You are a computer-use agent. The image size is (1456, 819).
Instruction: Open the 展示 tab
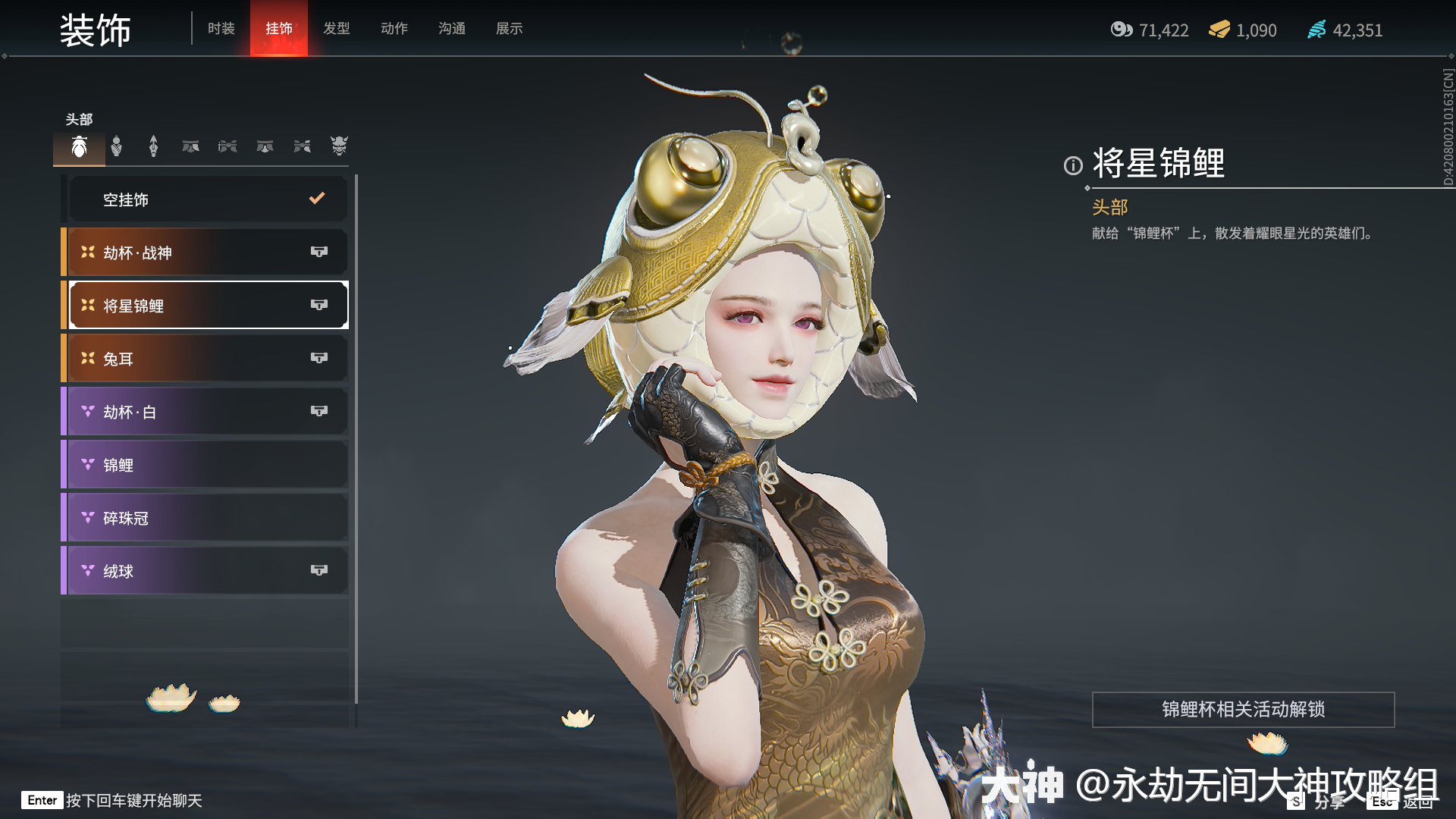(509, 29)
